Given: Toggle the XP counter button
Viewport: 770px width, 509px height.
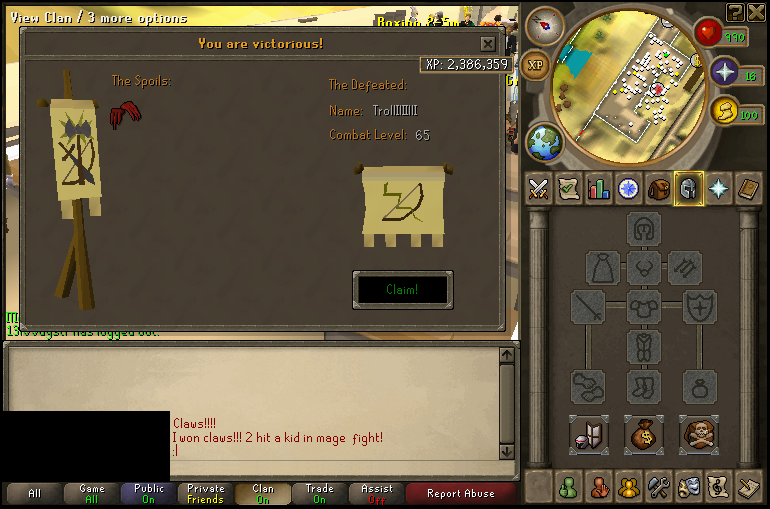Looking at the screenshot, I should pyautogui.click(x=536, y=63).
